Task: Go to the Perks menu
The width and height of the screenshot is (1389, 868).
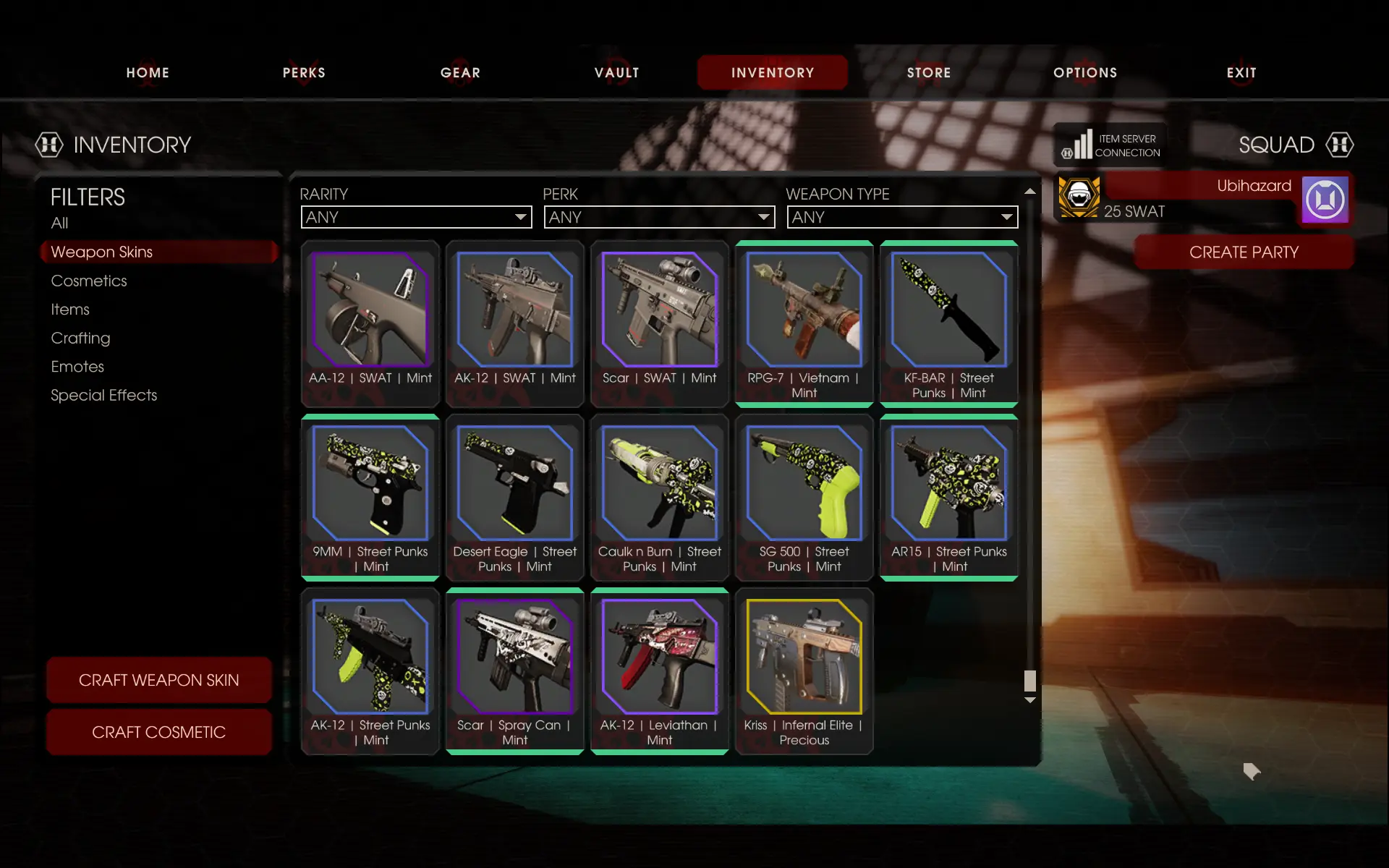Action: pos(304,72)
